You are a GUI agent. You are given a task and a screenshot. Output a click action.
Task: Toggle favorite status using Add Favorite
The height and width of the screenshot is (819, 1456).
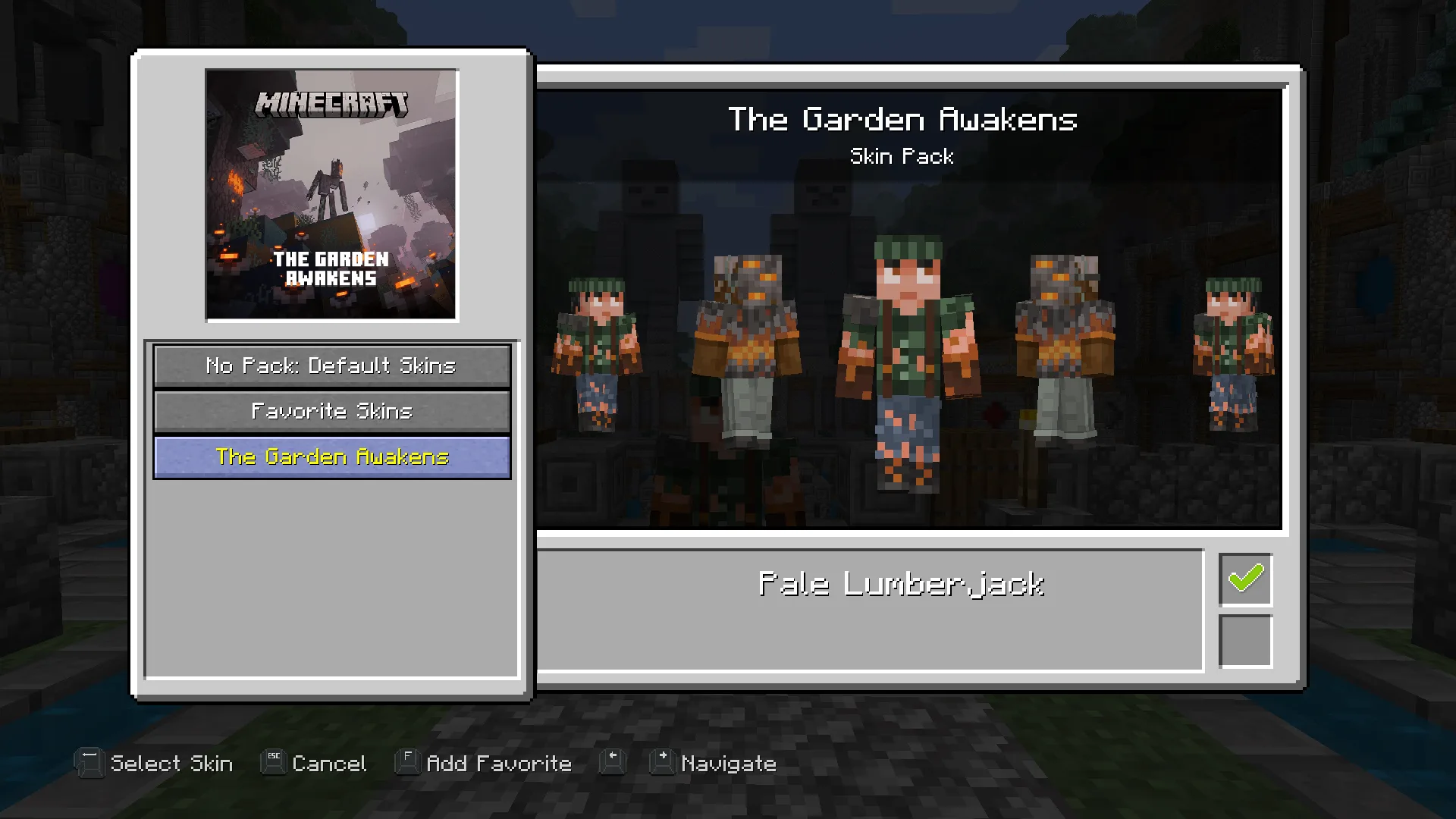497,763
